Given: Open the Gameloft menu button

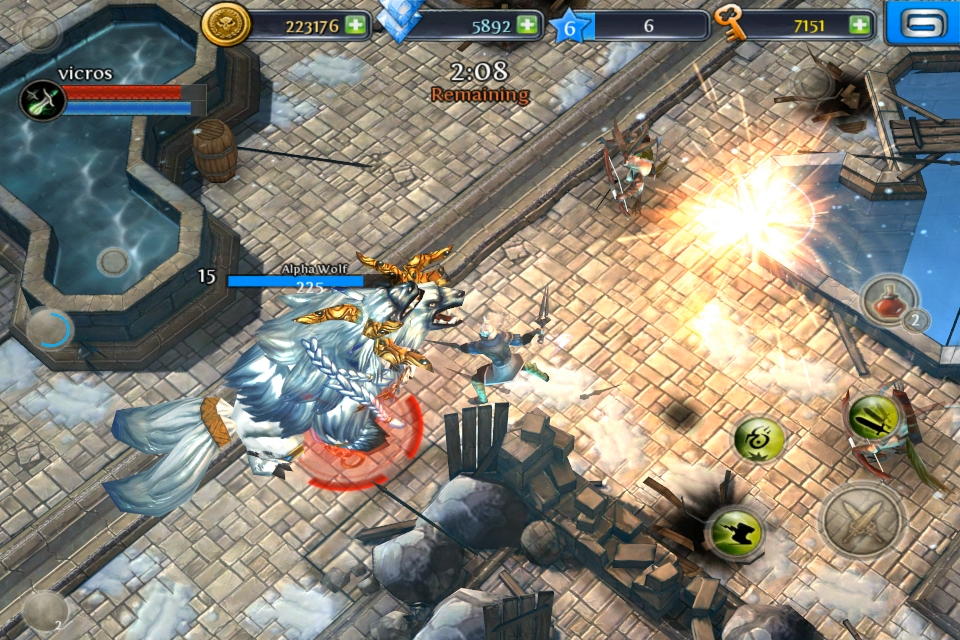Looking at the screenshot, I should tap(921, 23).
